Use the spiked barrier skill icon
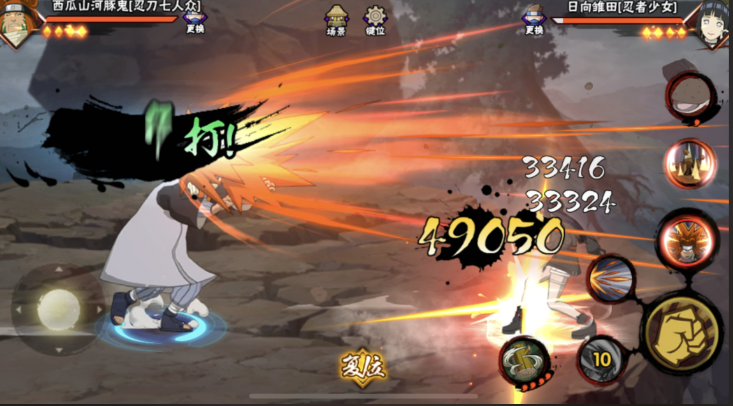This screenshot has width=733, height=406. (x=690, y=163)
